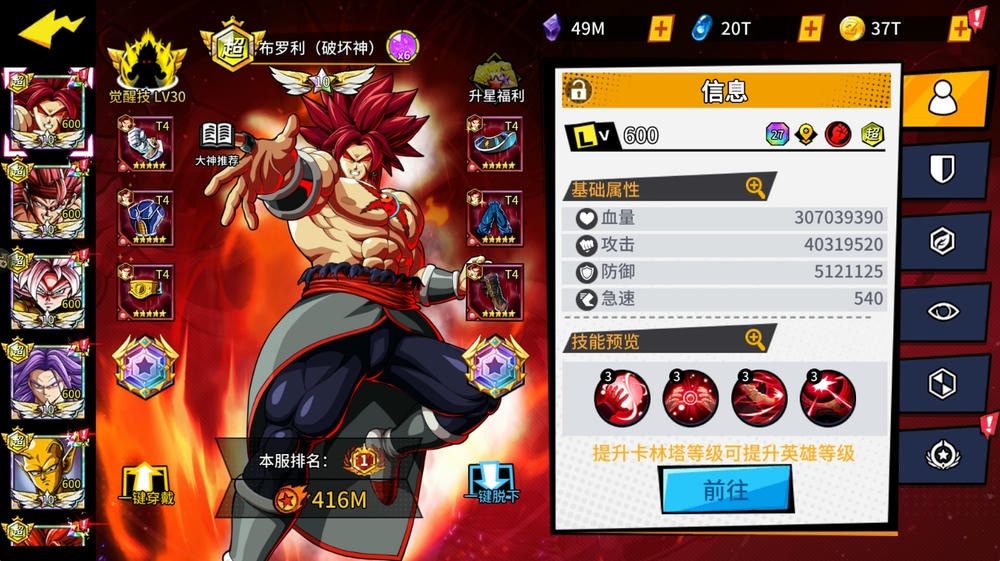Screen dimensions: 1000x561
Task: Magnify the 技能预览 skill preview details
Action: [755, 339]
